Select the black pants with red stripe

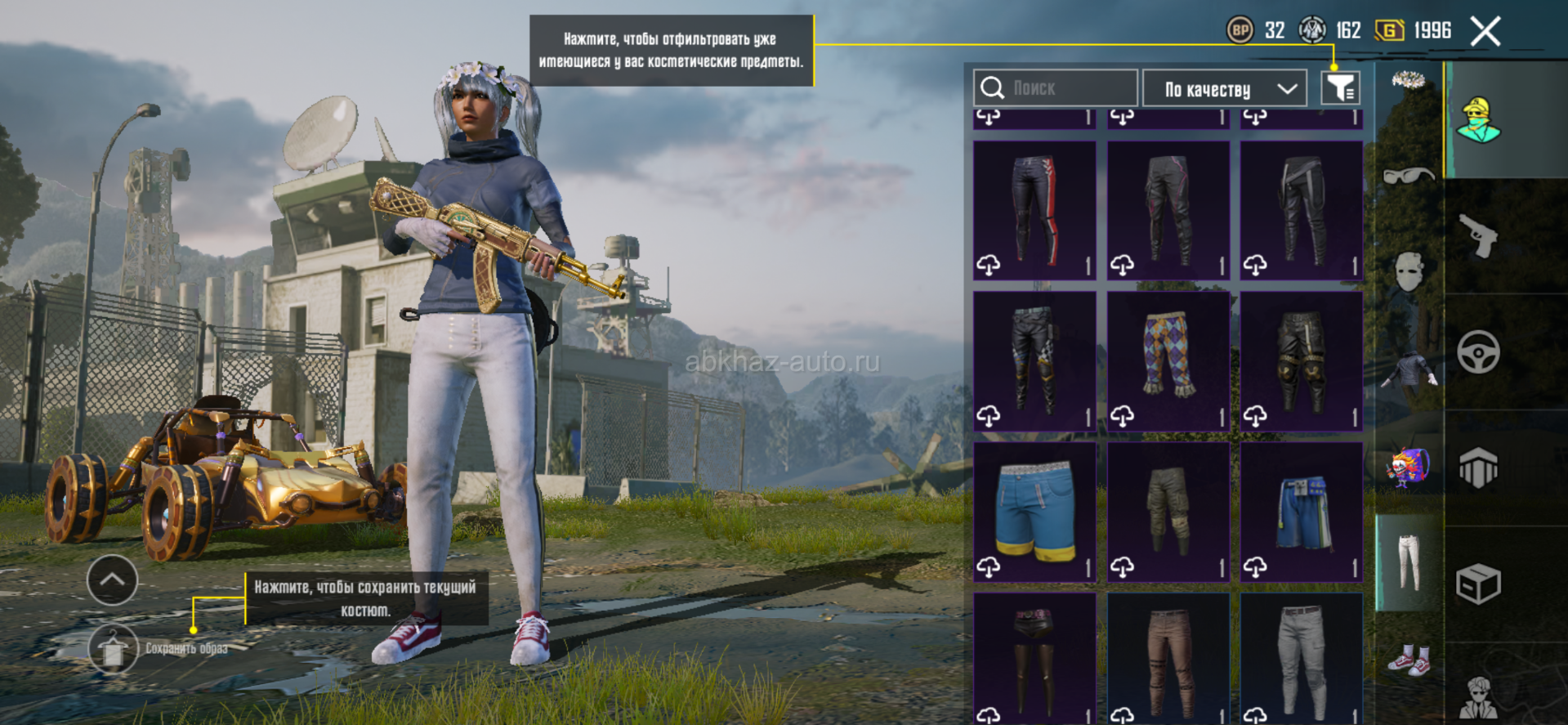1034,210
